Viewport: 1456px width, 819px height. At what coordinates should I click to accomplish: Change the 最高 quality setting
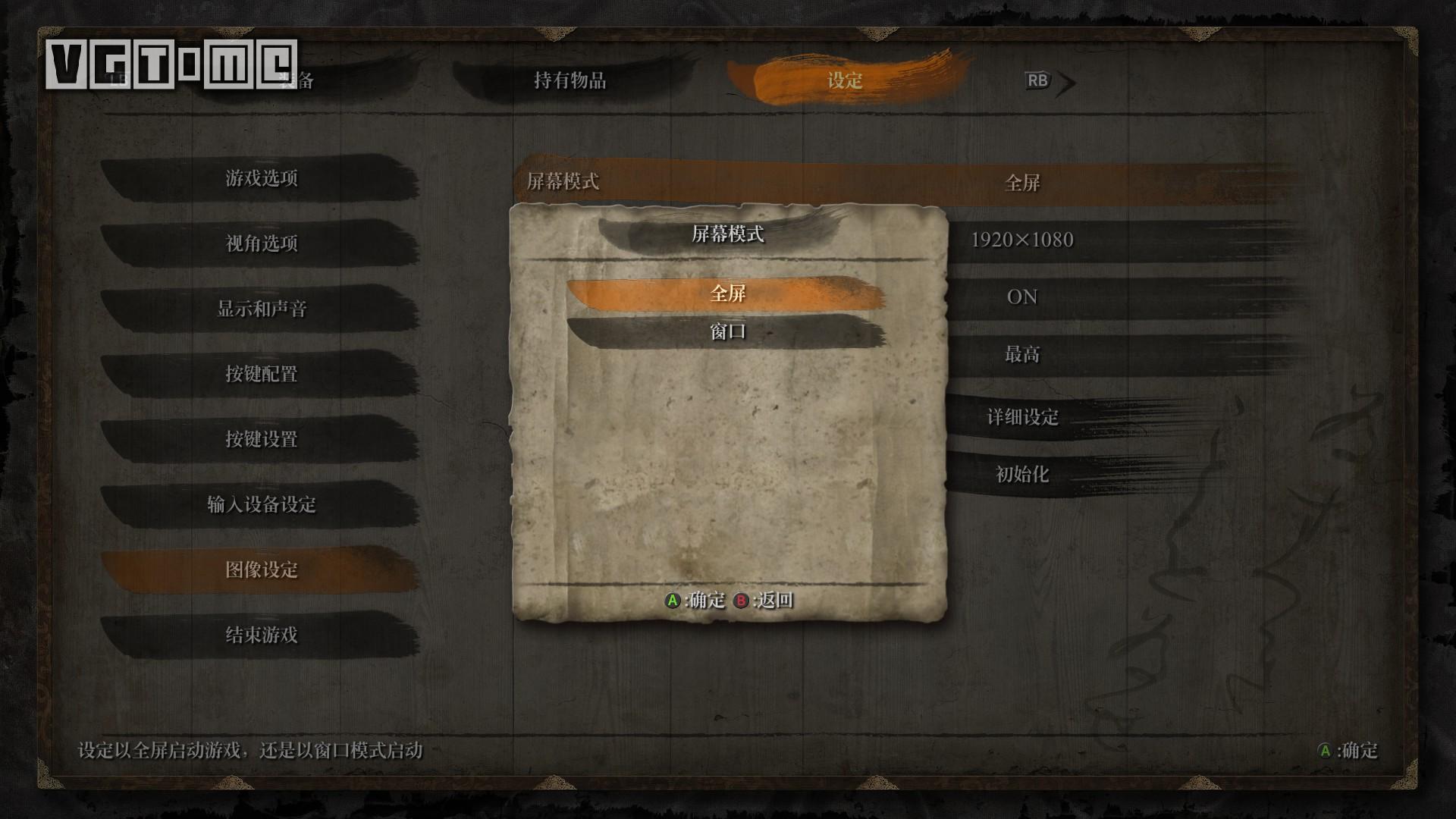tap(1021, 354)
